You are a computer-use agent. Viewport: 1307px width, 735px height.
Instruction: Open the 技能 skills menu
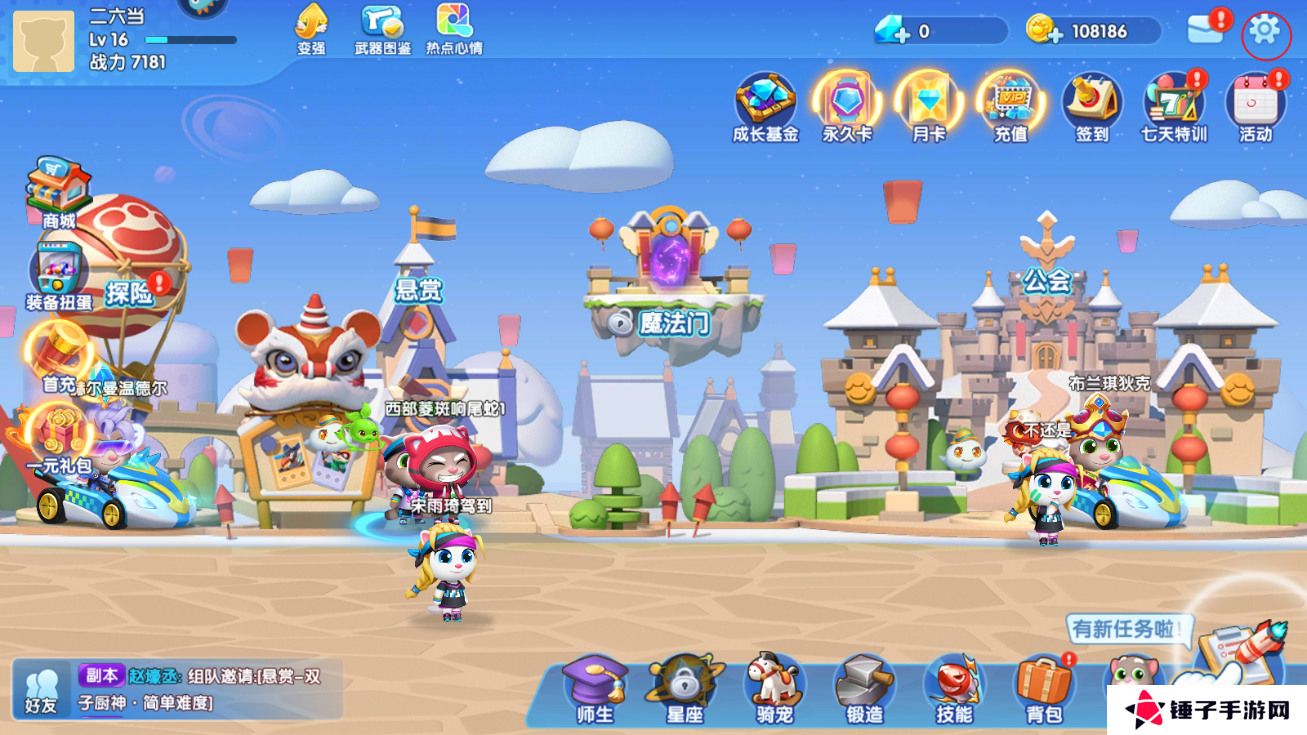pos(954,687)
